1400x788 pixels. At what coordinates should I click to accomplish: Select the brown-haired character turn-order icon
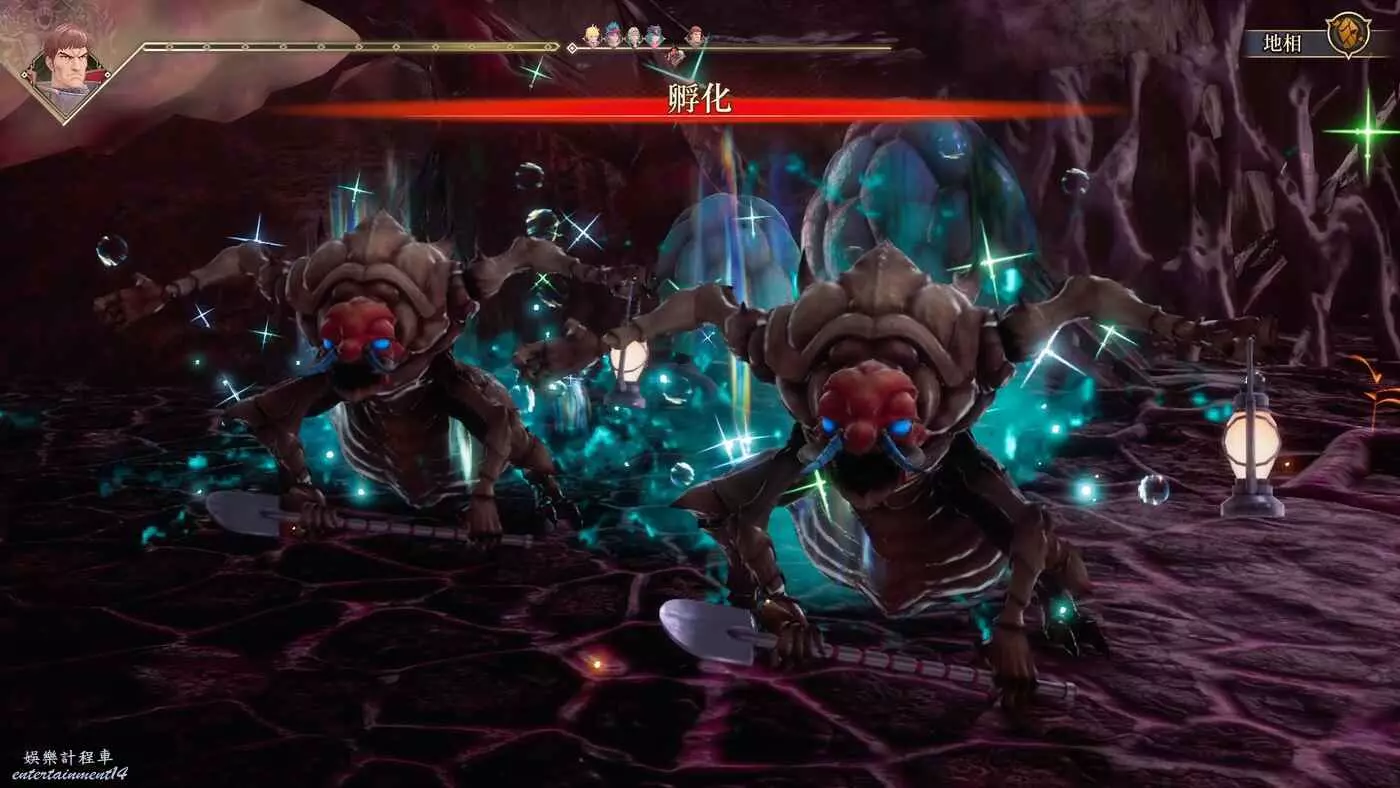(696, 37)
